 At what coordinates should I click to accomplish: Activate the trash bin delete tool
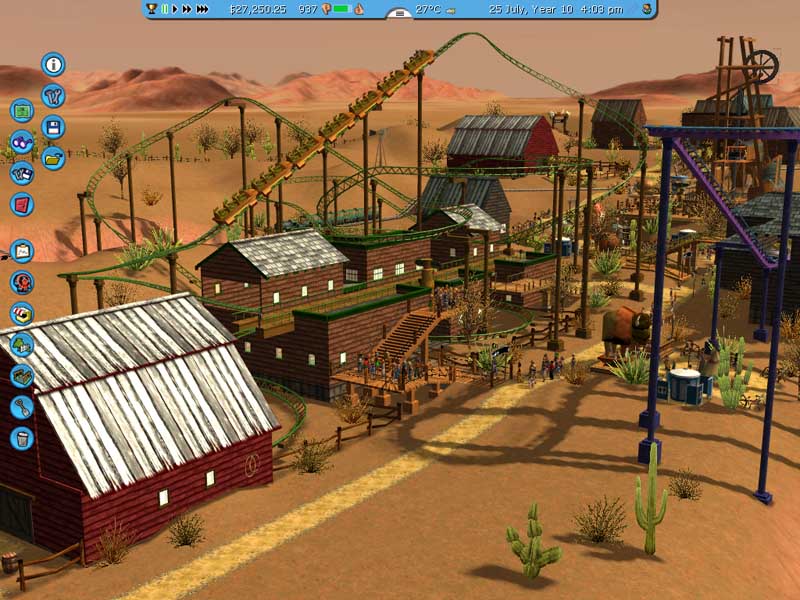[x=22, y=437]
